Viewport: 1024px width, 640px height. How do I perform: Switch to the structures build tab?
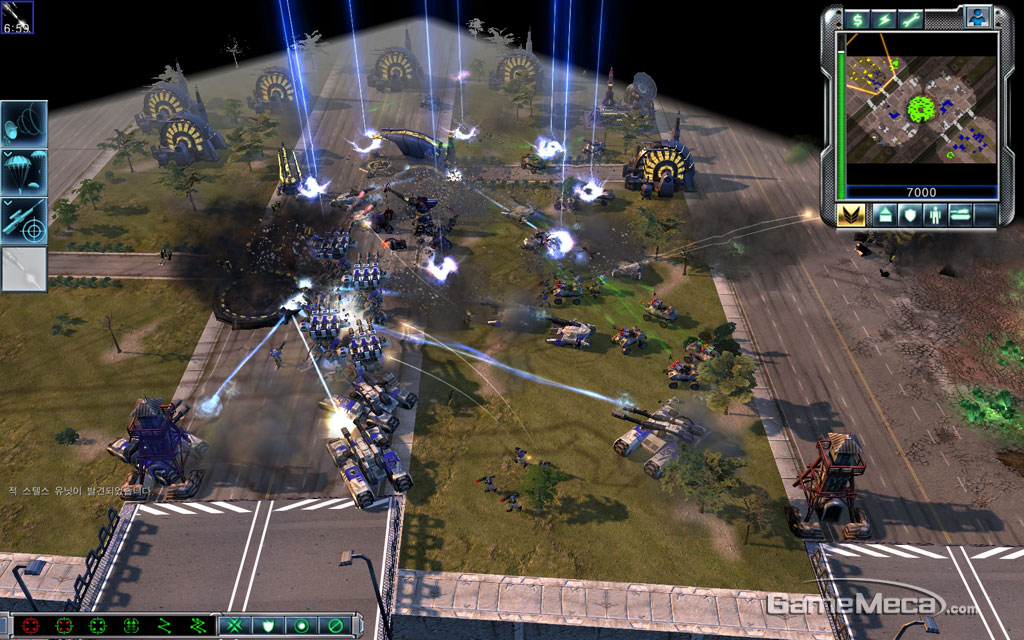[x=884, y=214]
